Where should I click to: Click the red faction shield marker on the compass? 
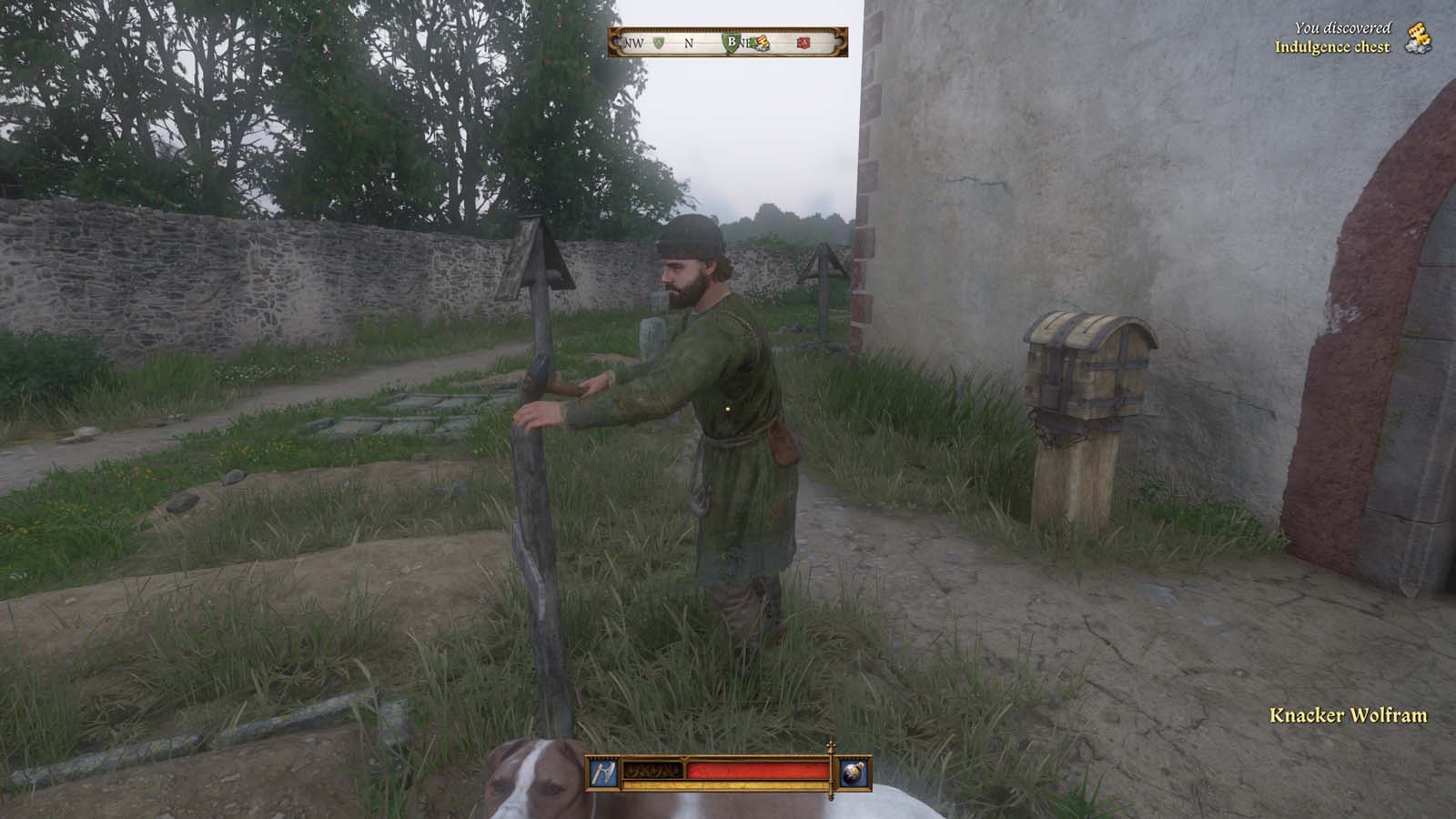(803, 44)
